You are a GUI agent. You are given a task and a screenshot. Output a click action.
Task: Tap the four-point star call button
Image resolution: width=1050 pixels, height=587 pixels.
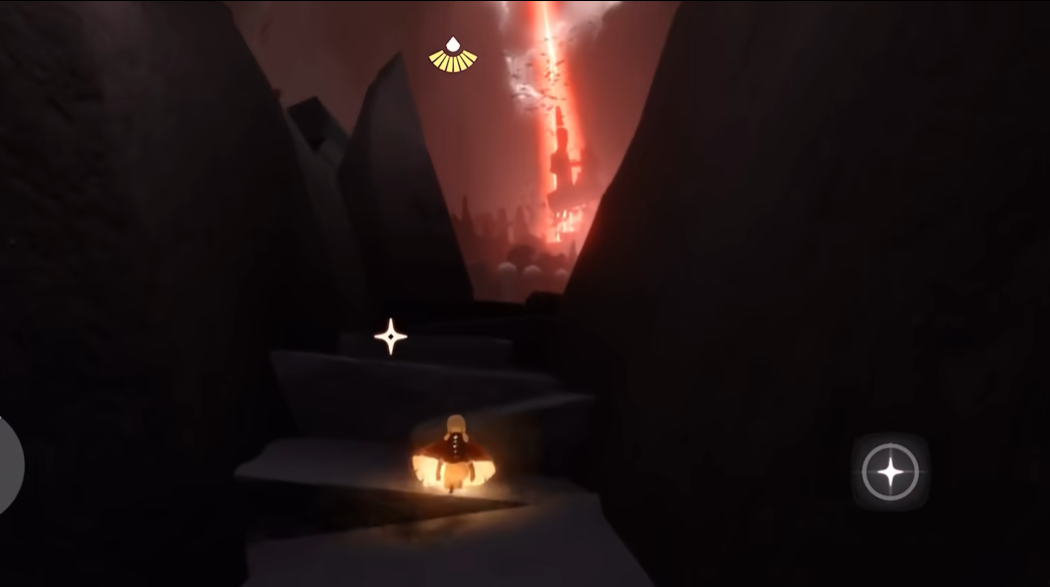889,472
